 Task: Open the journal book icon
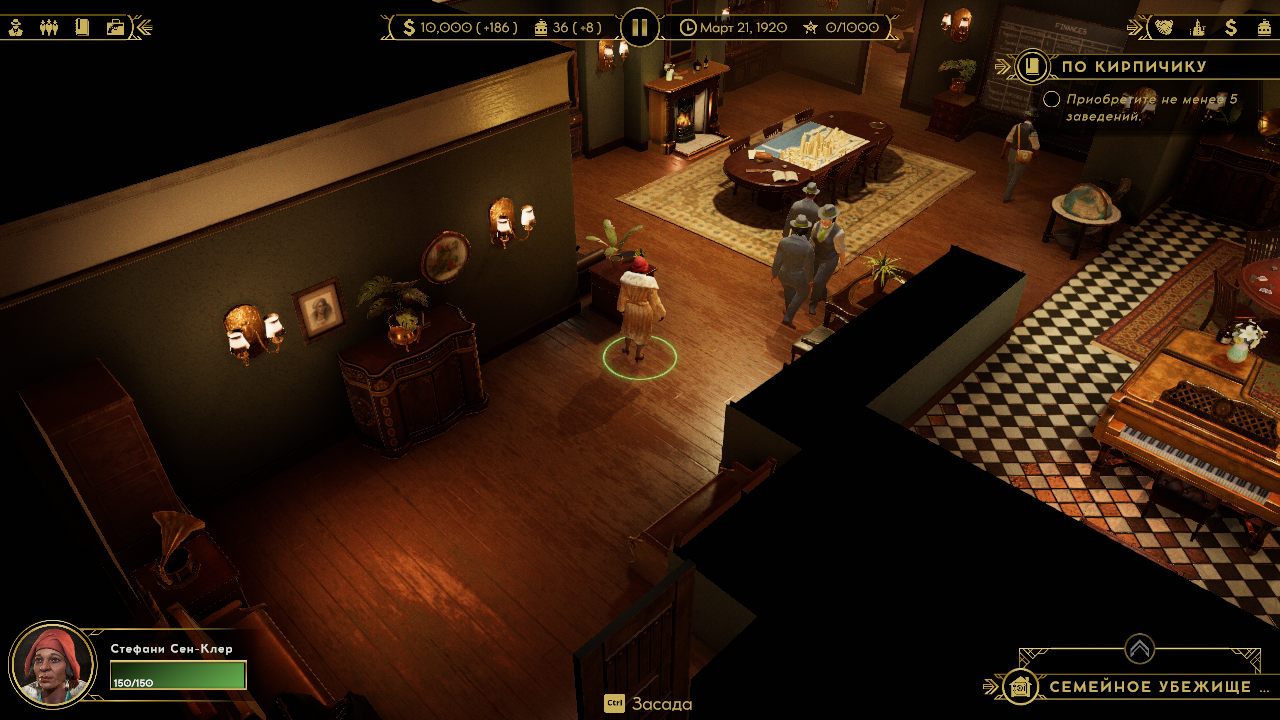[82, 27]
